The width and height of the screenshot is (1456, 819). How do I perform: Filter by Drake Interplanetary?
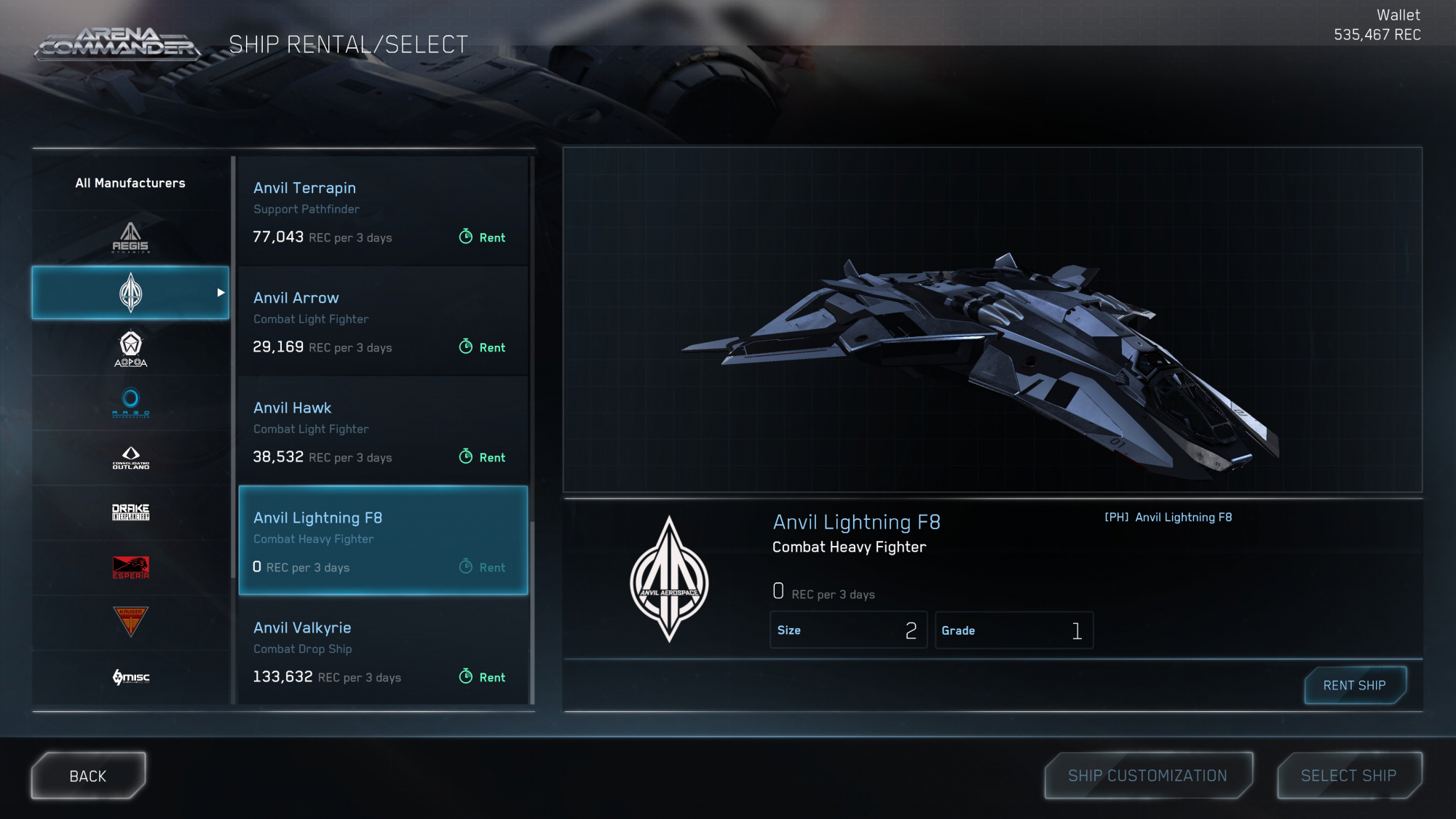click(130, 513)
